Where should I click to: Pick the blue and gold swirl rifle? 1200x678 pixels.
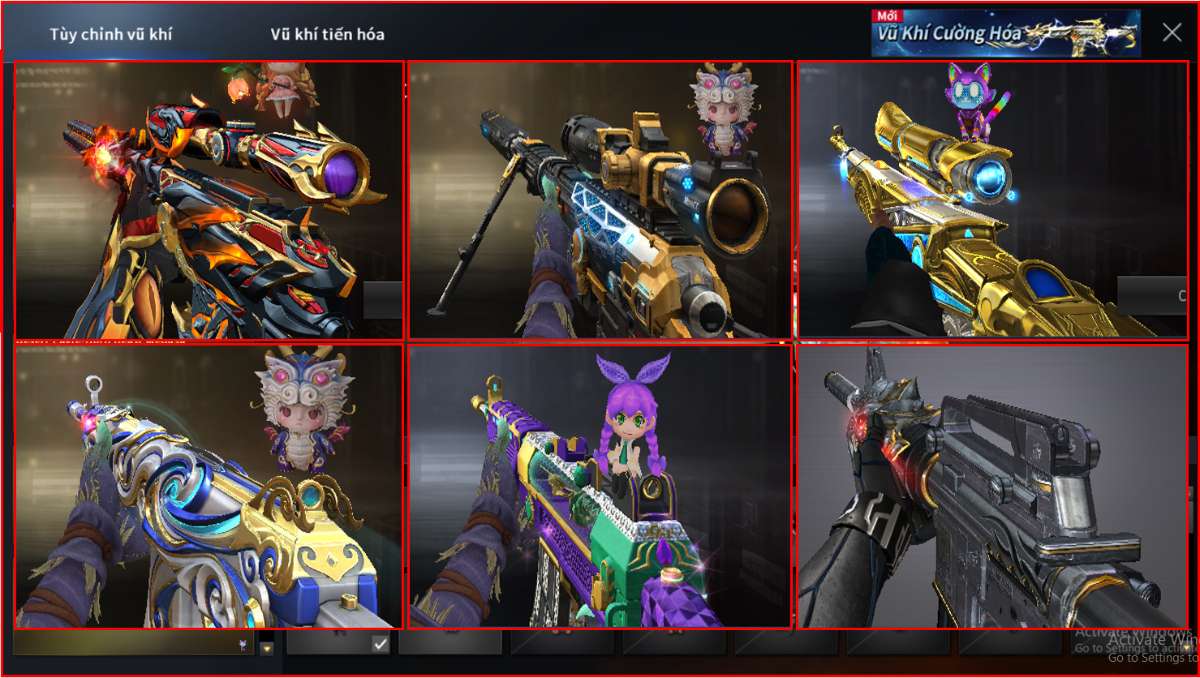click(209, 486)
